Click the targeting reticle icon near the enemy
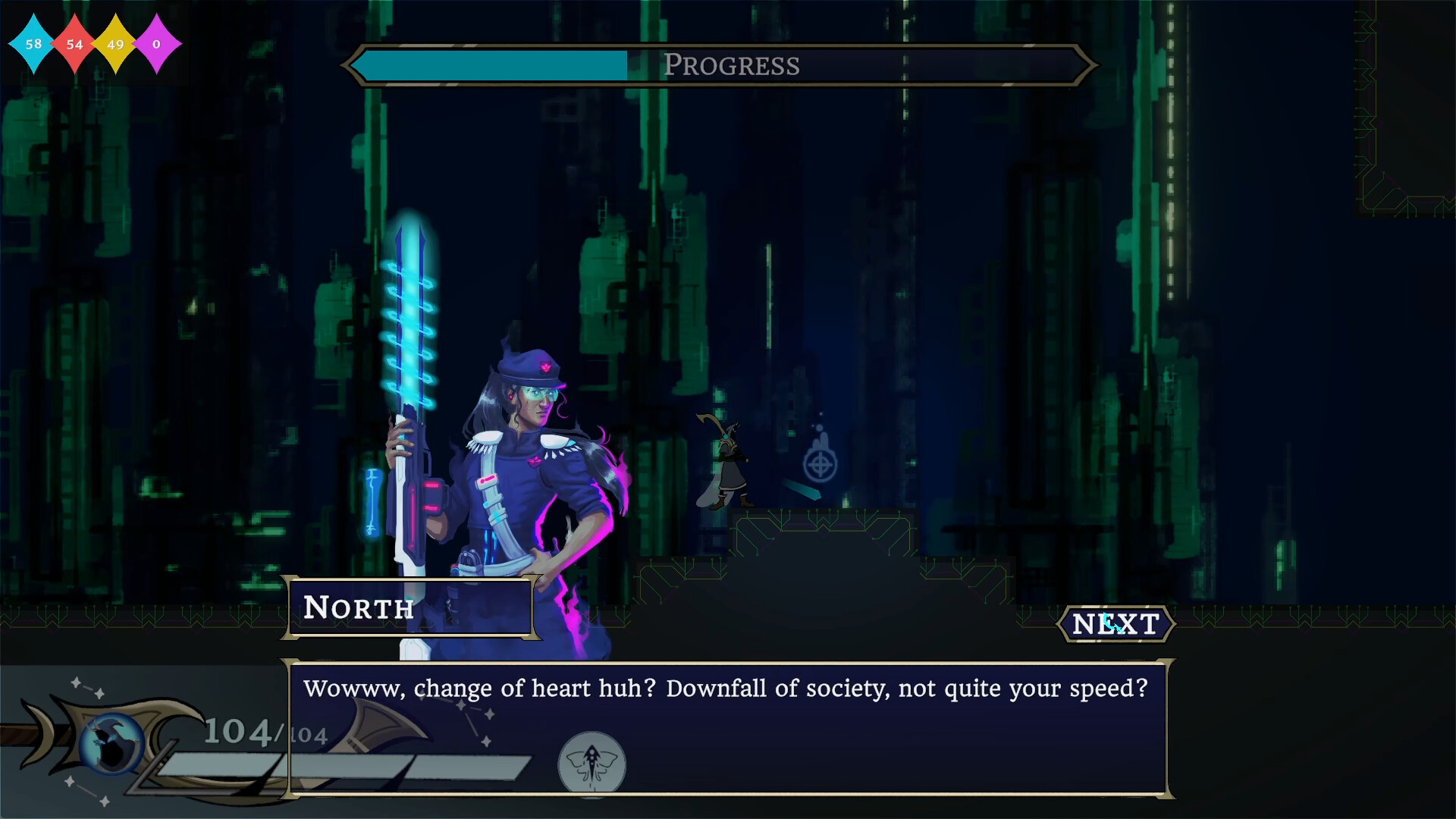Image resolution: width=1456 pixels, height=819 pixels. coord(819,463)
